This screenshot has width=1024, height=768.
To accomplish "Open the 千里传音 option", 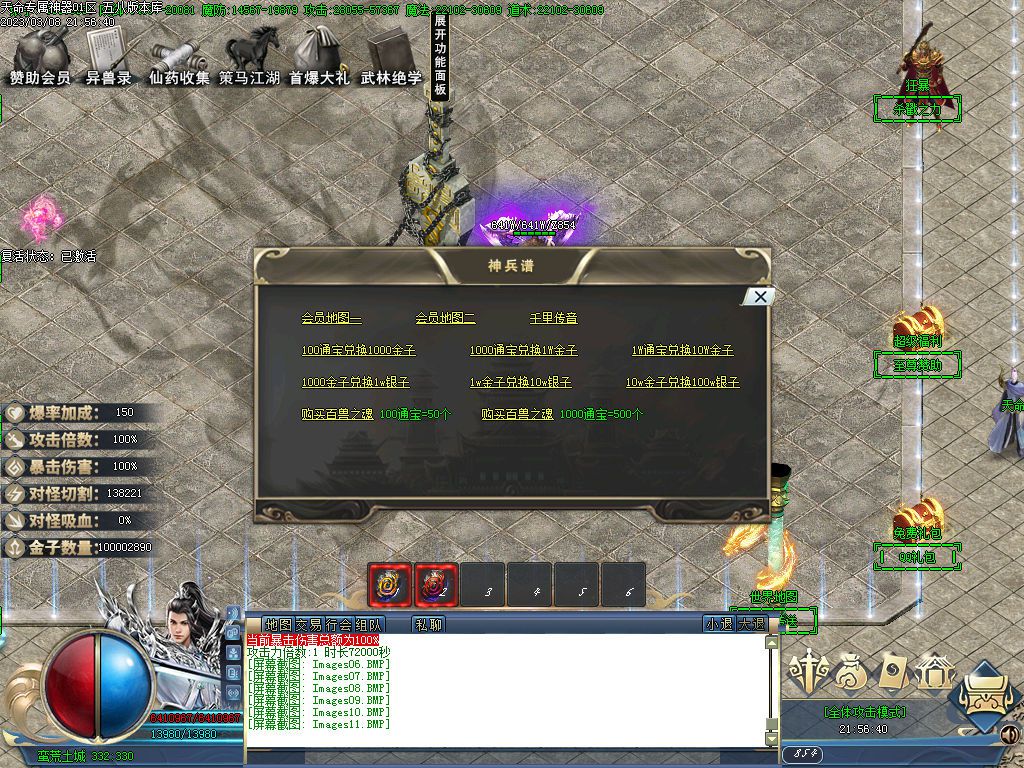I will point(553,318).
